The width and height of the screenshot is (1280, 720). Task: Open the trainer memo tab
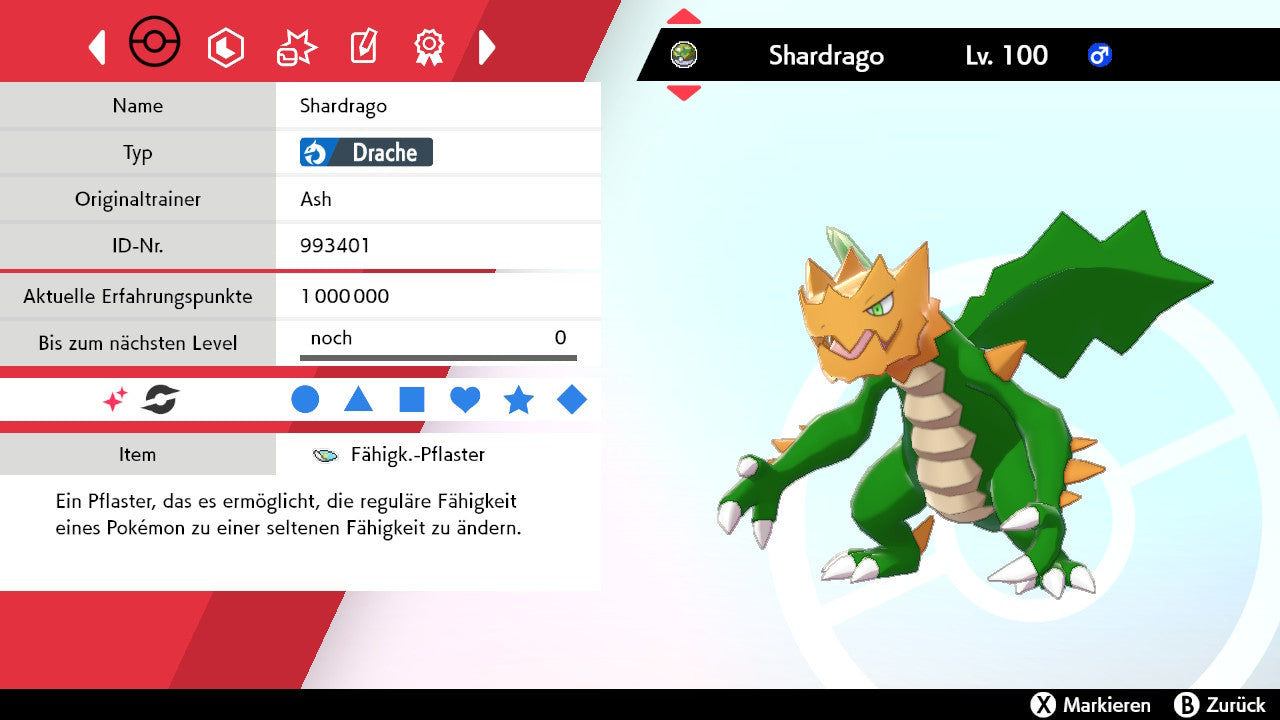click(x=363, y=47)
